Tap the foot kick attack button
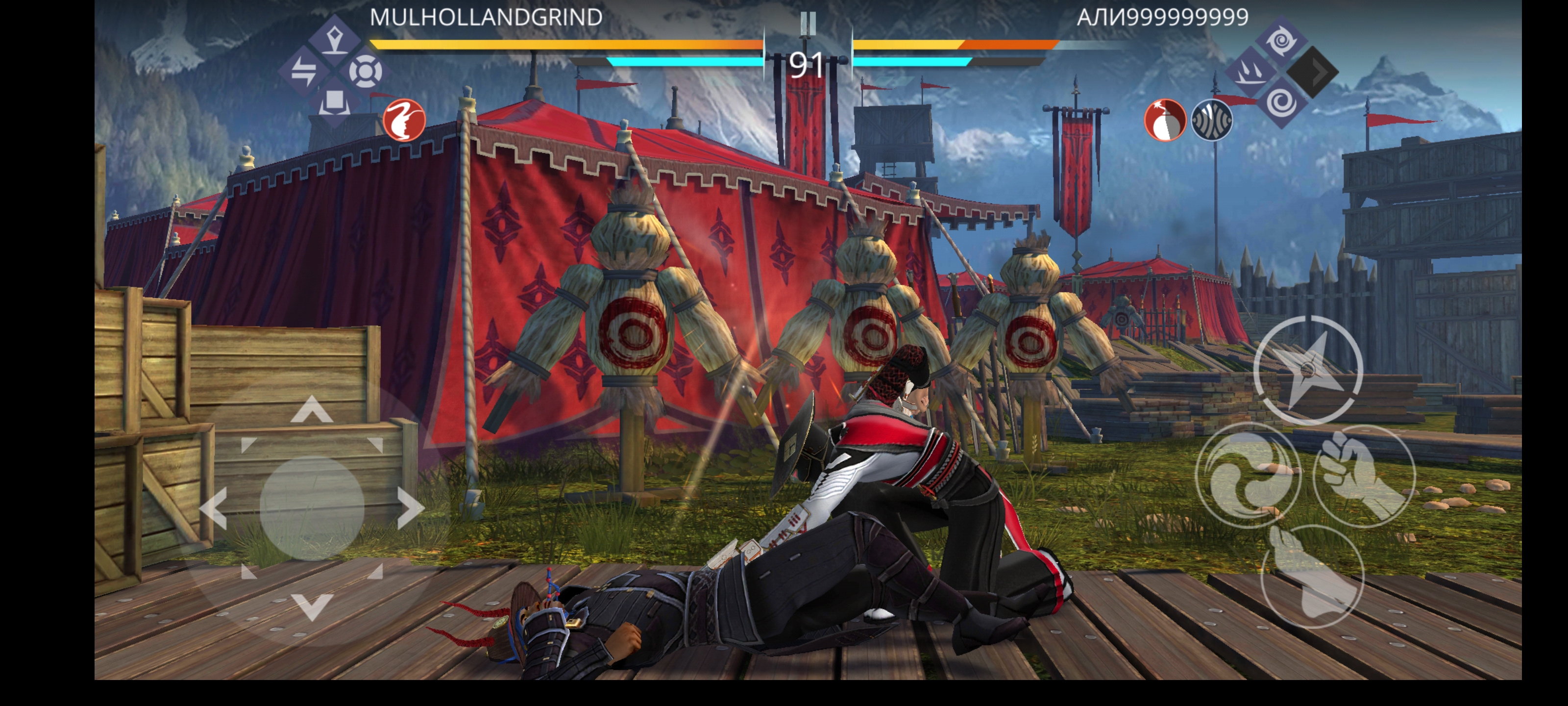Viewport: 1568px width, 706px height. pos(1312,576)
